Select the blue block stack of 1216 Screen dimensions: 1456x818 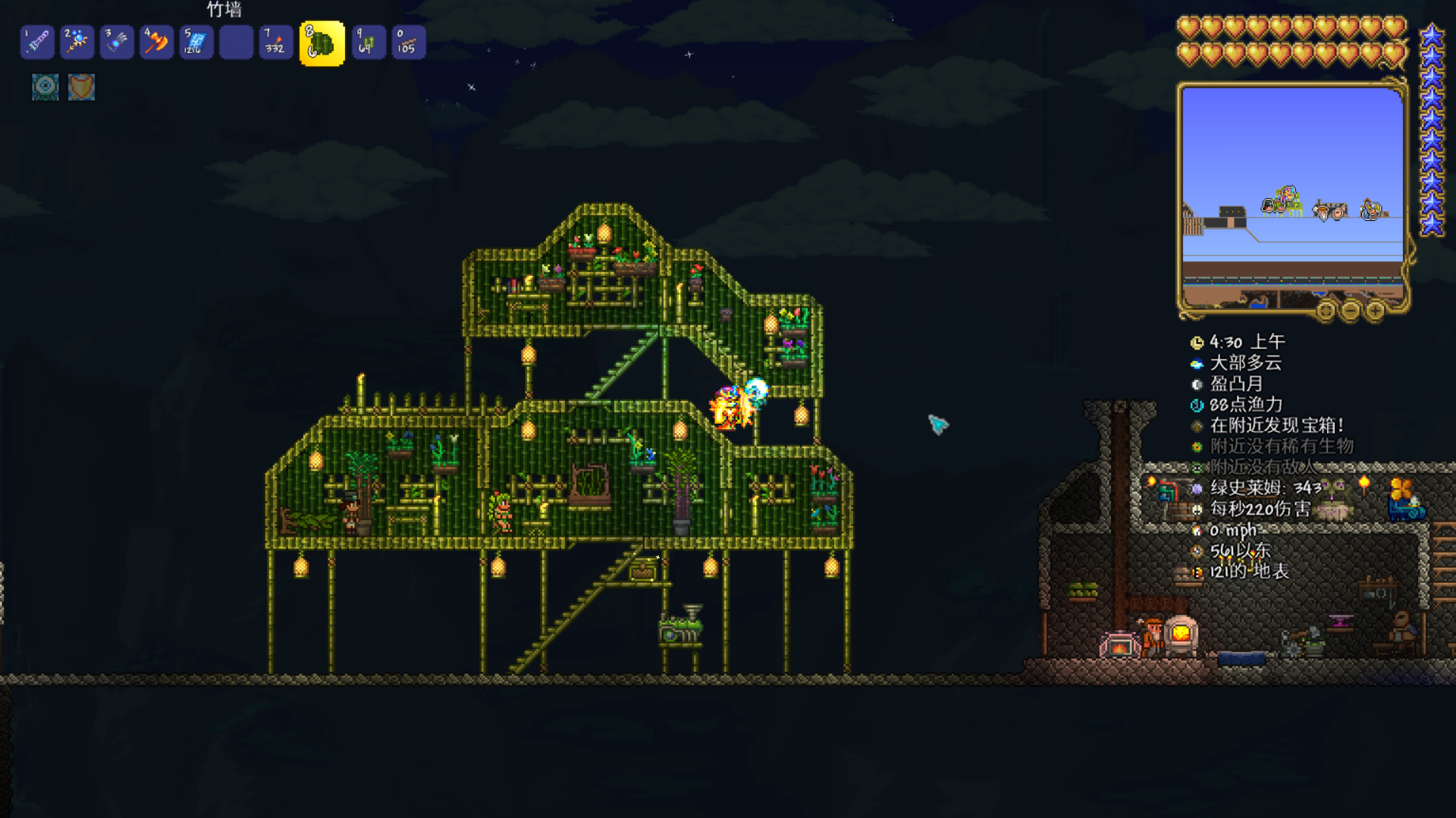pyautogui.click(x=196, y=42)
